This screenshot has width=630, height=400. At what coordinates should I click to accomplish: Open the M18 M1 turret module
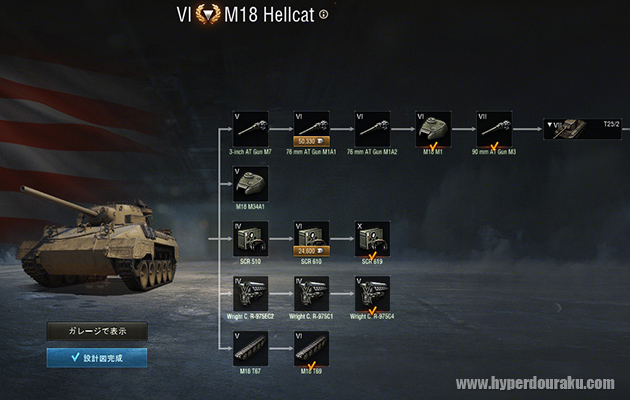pyautogui.click(x=433, y=128)
